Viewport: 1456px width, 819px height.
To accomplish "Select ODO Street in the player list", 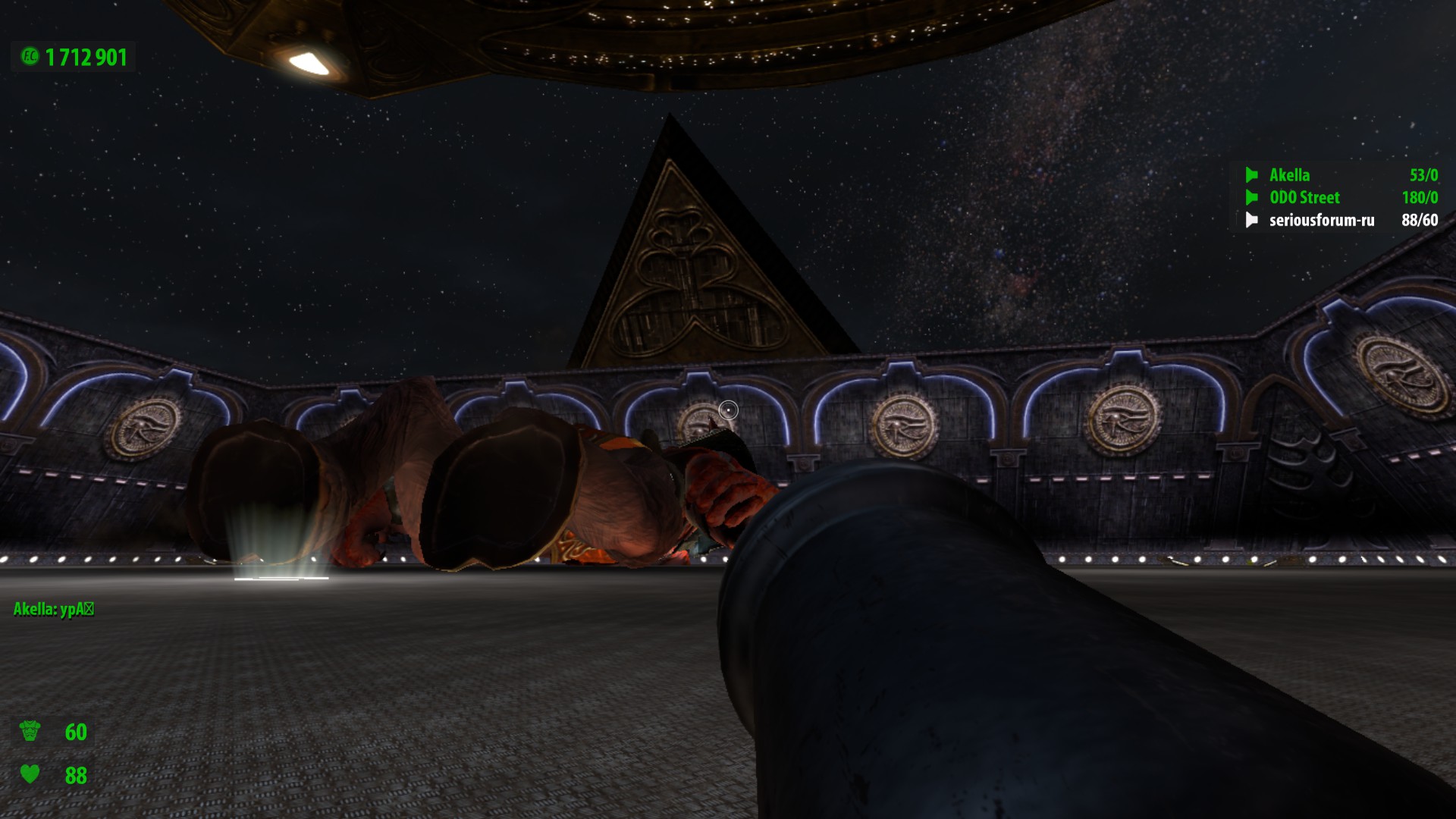I will click(x=1304, y=198).
